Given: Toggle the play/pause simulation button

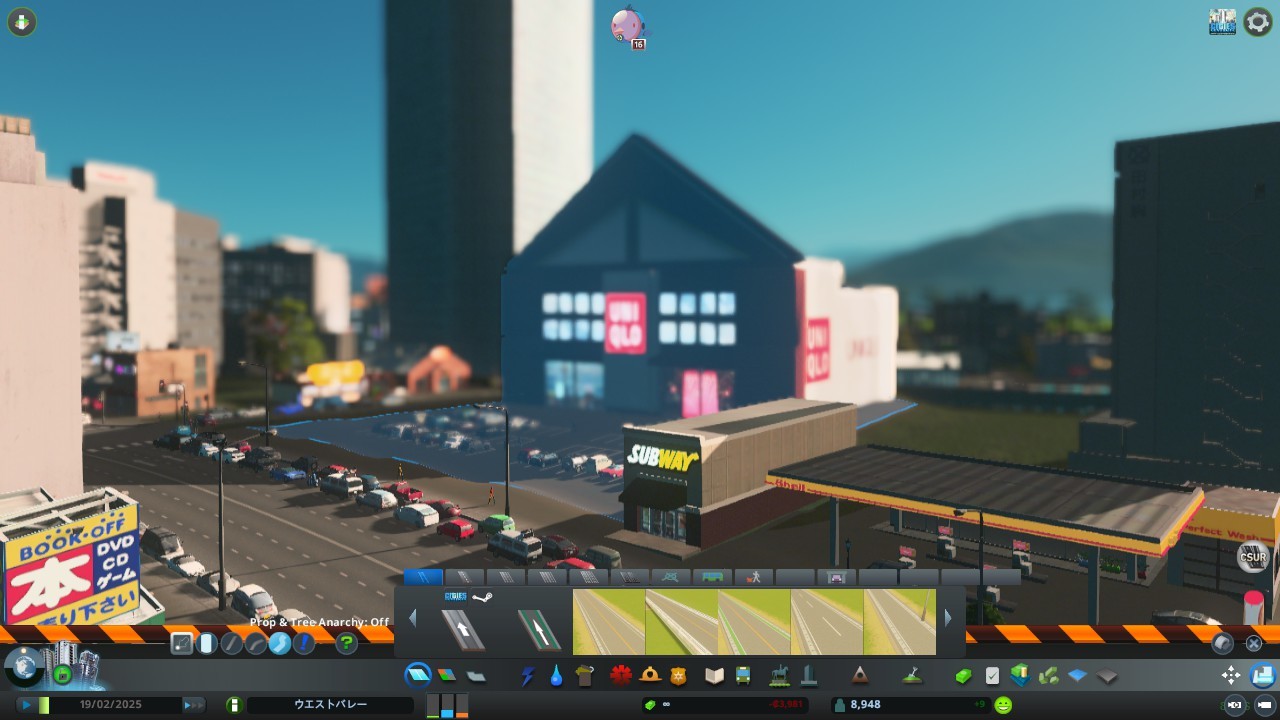Looking at the screenshot, I should [x=26, y=705].
